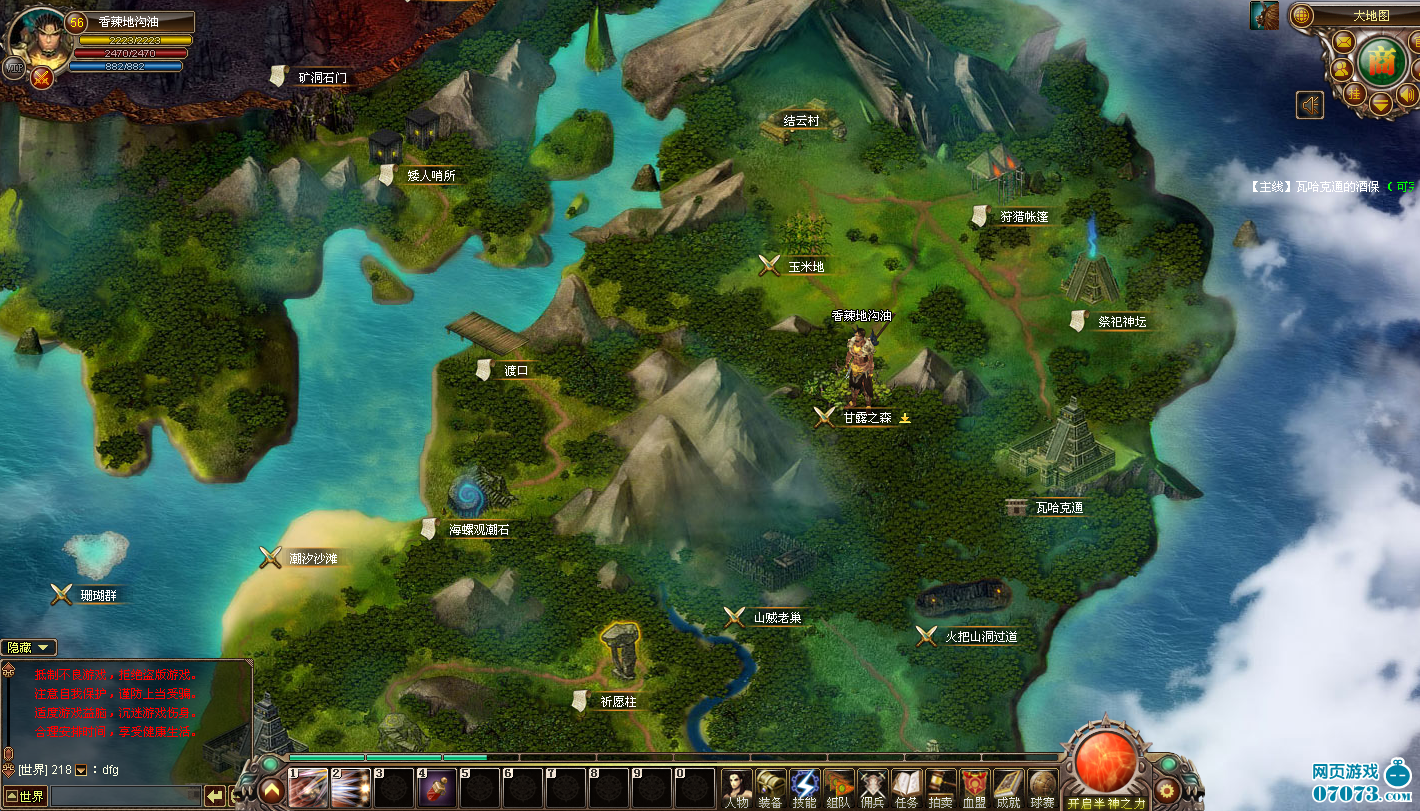Viewport: 1420px width, 811px height.
Task: Open the 拍卖 auction house
Action: point(940,788)
